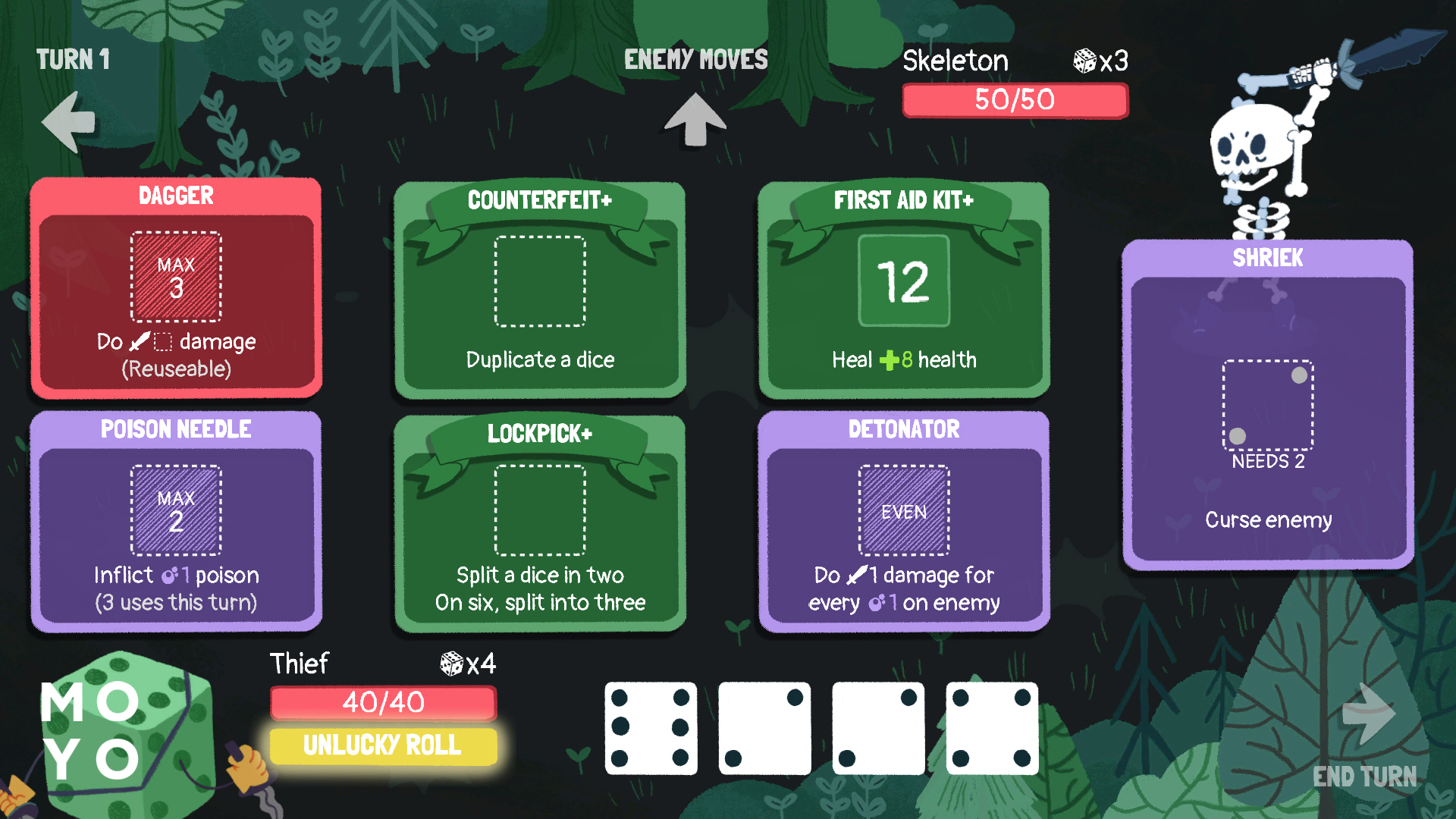Screen dimensions: 1456x819
Task: Click the back arrow to retreat
Action: click(67, 120)
